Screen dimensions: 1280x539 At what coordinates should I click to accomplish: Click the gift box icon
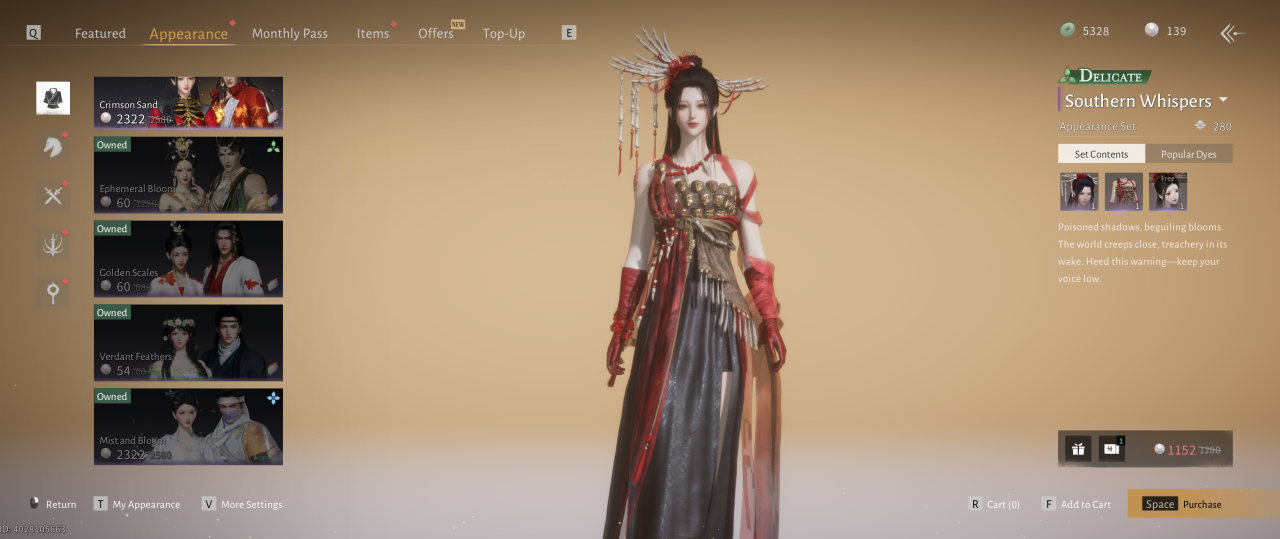point(1078,449)
